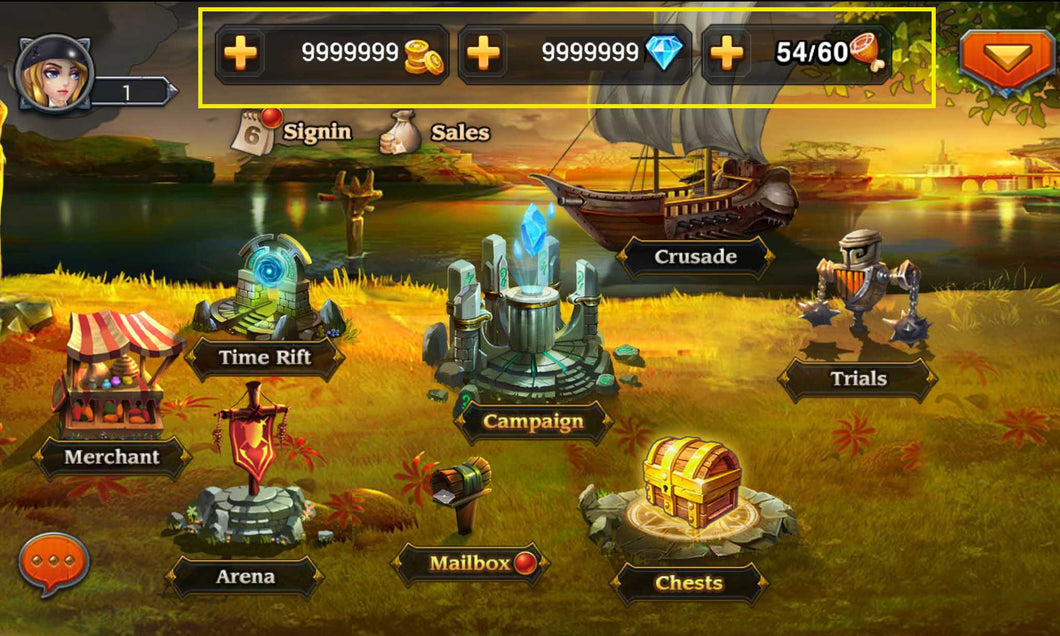Screen dimensions: 1060x636
Task: Check the Mailbox
Action: (x=470, y=563)
